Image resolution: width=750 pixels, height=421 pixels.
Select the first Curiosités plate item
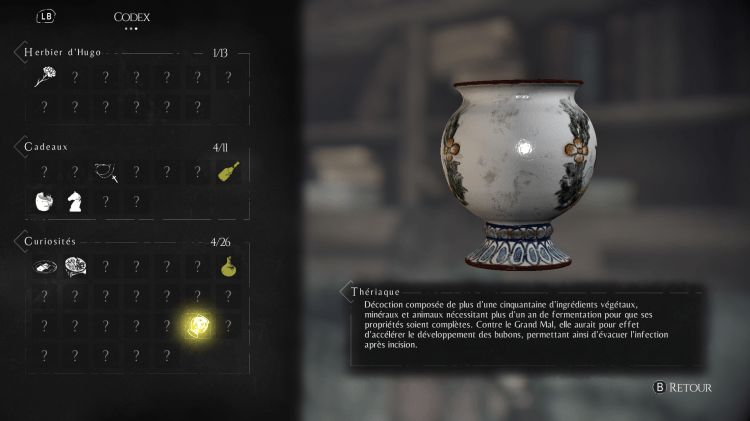tap(43, 267)
